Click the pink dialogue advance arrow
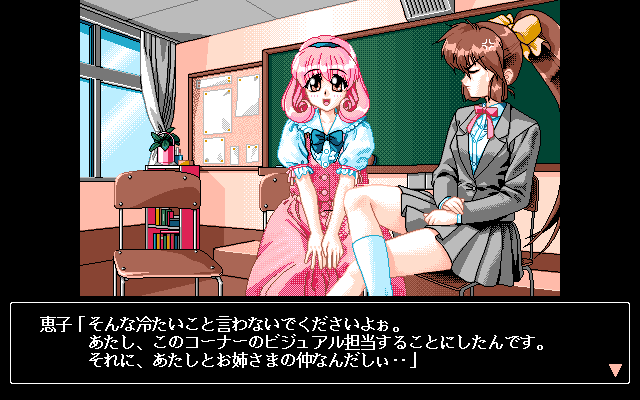This screenshot has width=640, height=400. pyautogui.click(x=615, y=370)
